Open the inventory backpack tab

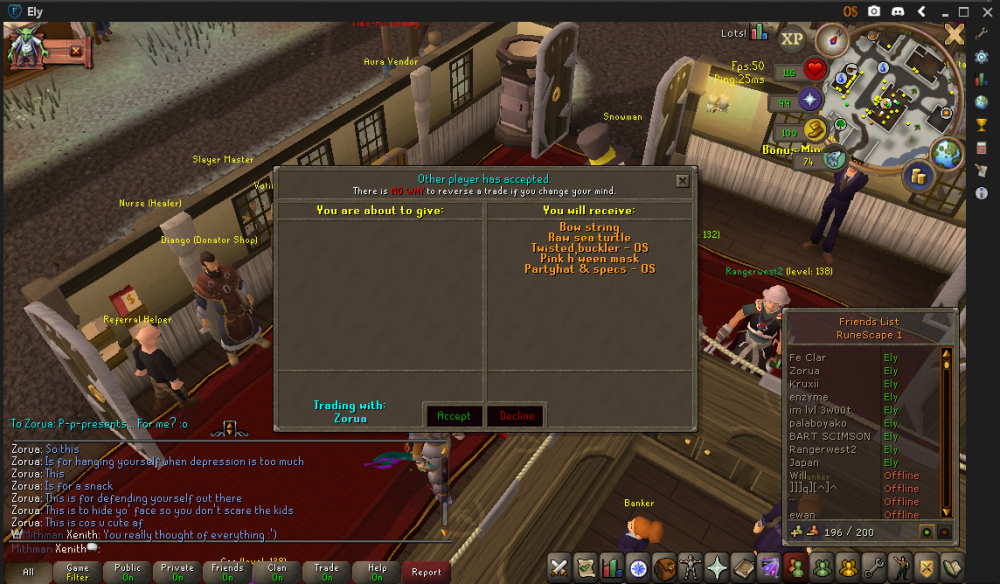(x=663, y=567)
